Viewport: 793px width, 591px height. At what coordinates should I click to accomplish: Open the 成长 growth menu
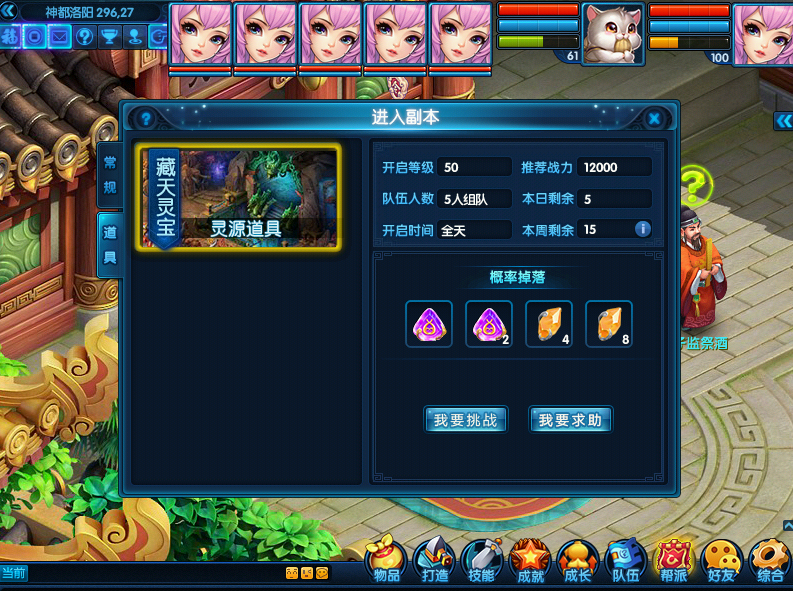tap(577, 560)
